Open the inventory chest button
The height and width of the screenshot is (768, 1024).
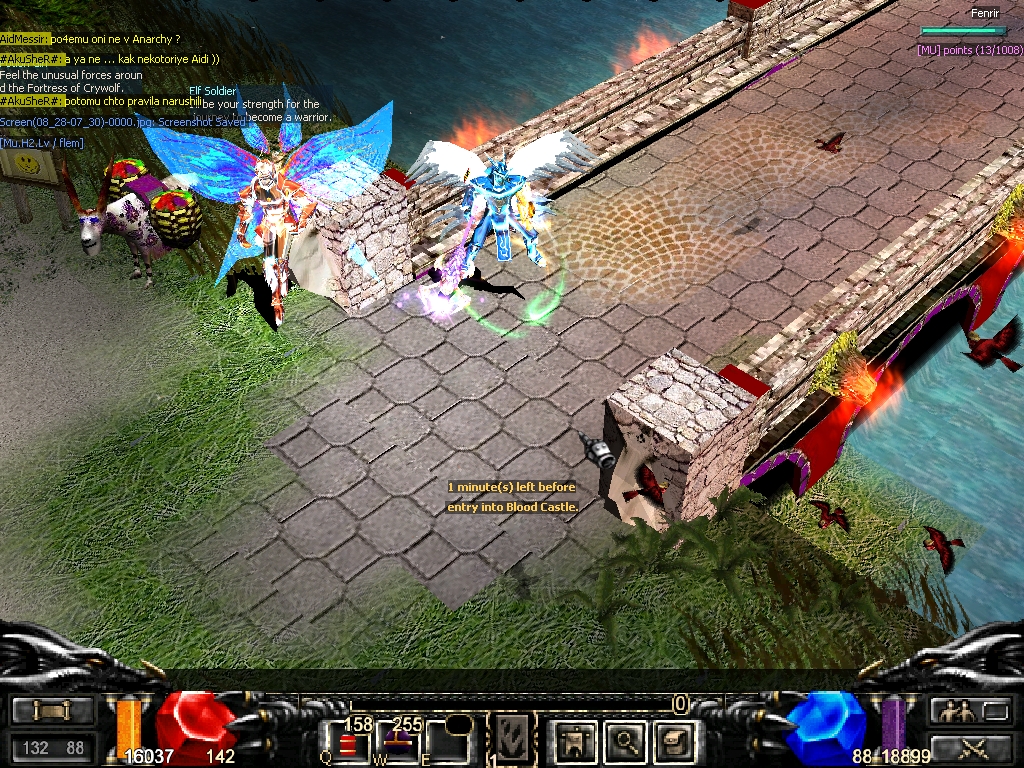pos(673,740)
